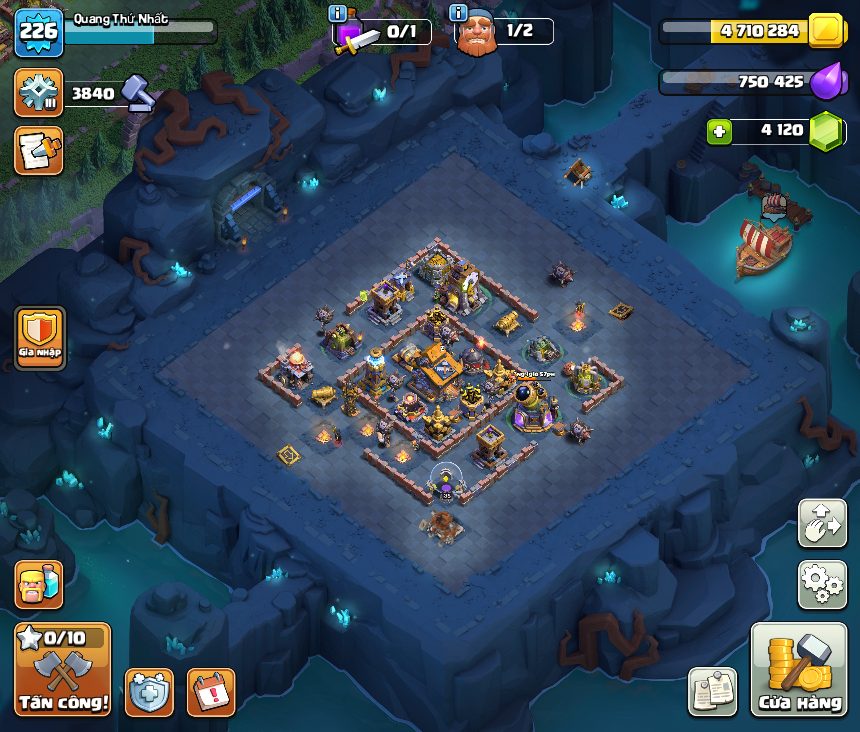Click the info icon above the sword counter
This screenshot has width=860, height=732.
click(x=338, y=13)
